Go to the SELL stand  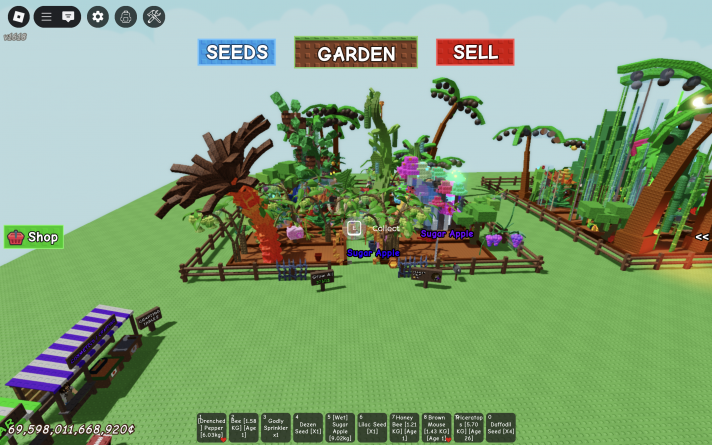click(475, 52)
